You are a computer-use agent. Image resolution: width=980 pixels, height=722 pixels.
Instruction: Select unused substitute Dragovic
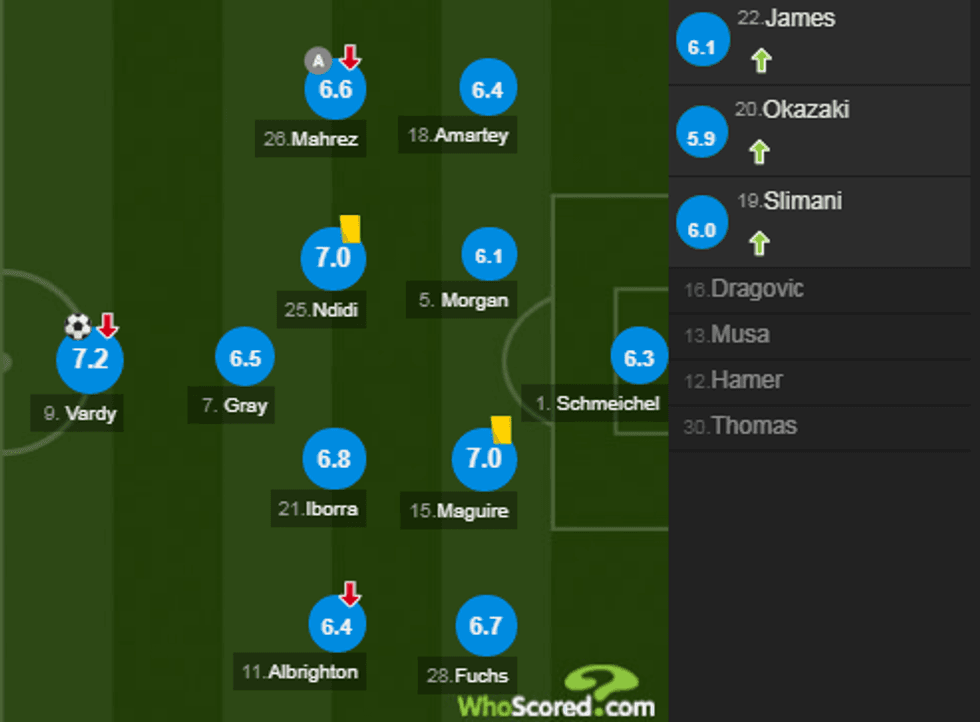757,289
